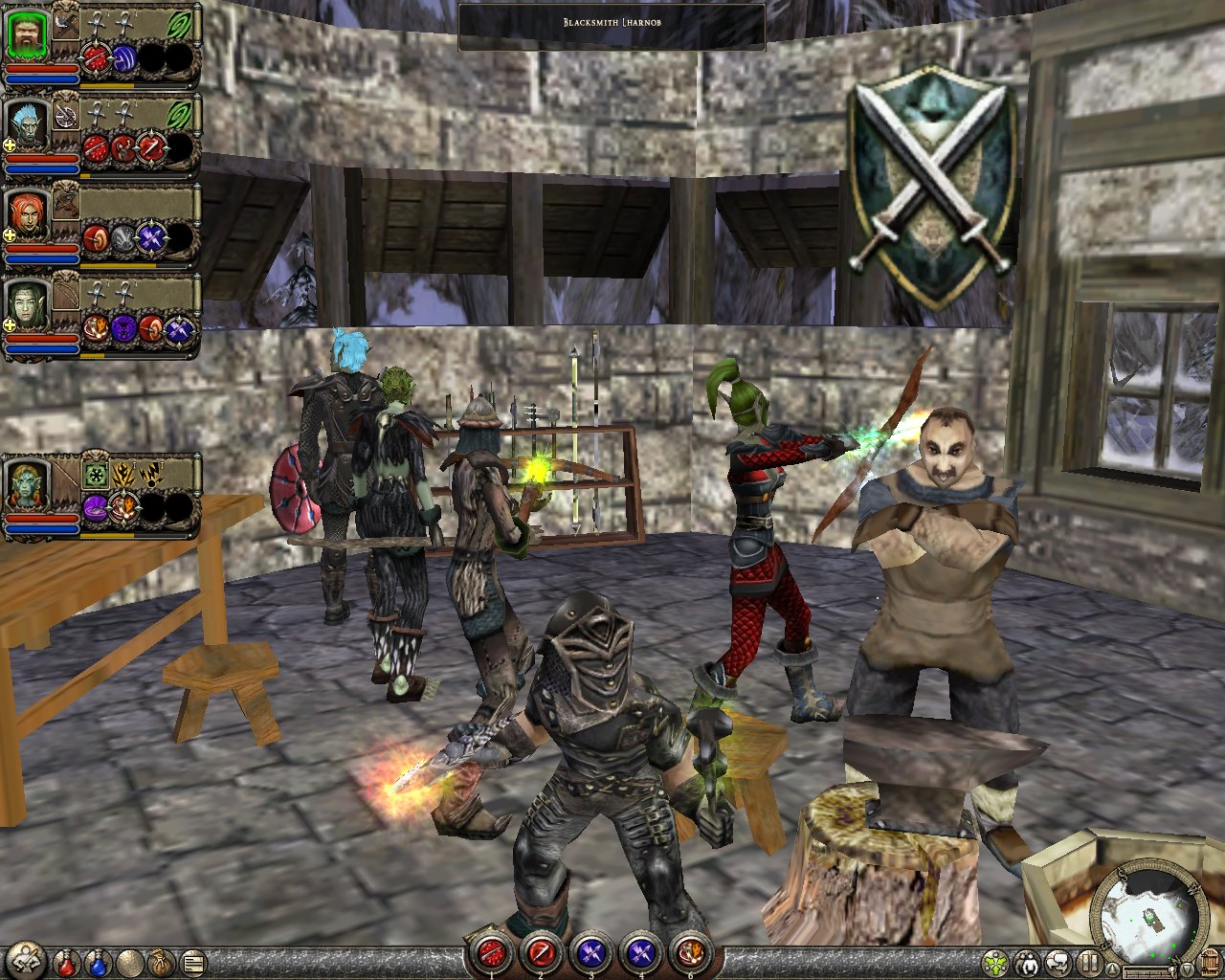The image size is (1225, 980).
Task: Select the red-haired elf party portrait
Action: (27, 215)
